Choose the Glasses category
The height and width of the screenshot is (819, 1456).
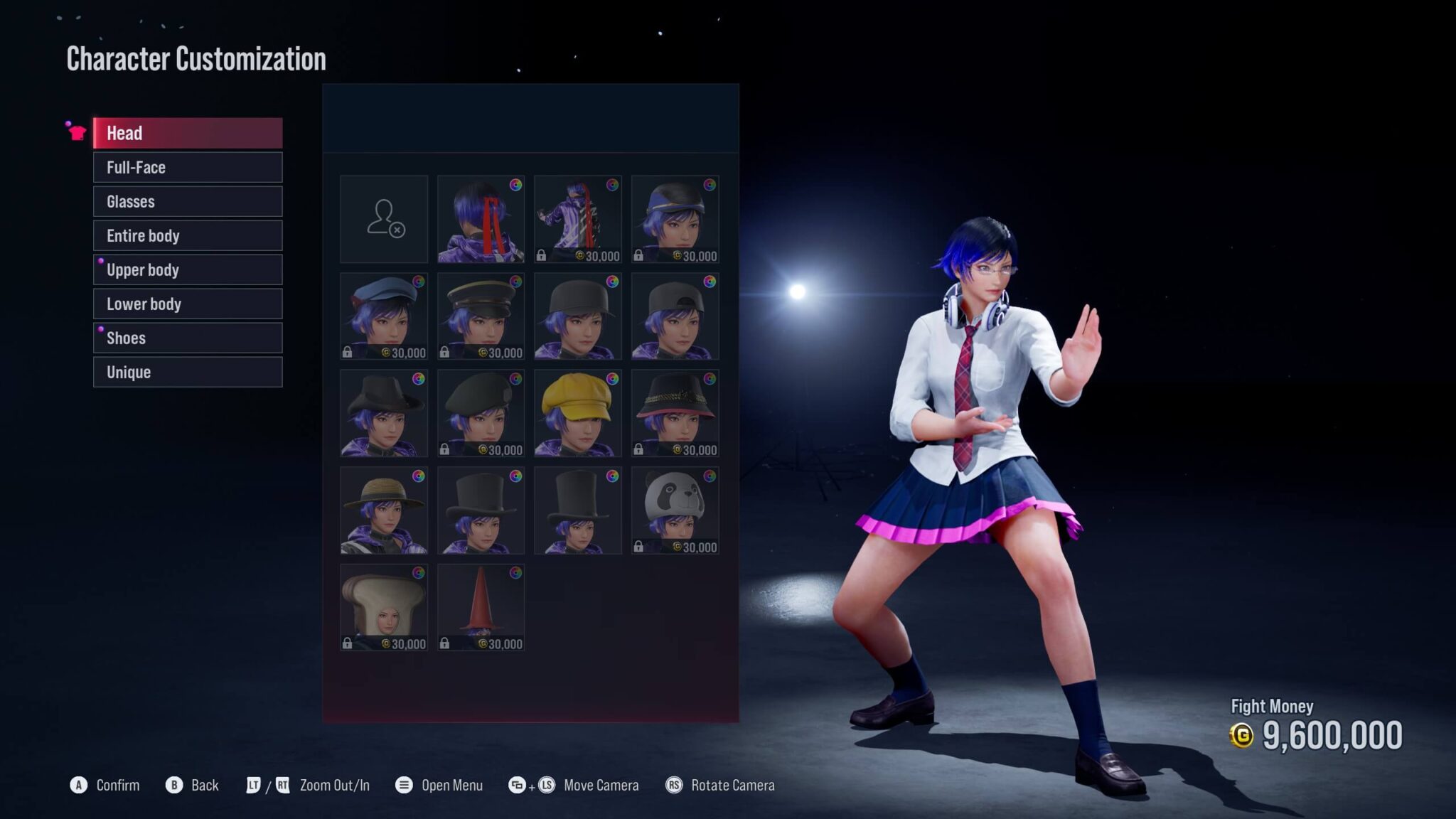tap(188, 201)
